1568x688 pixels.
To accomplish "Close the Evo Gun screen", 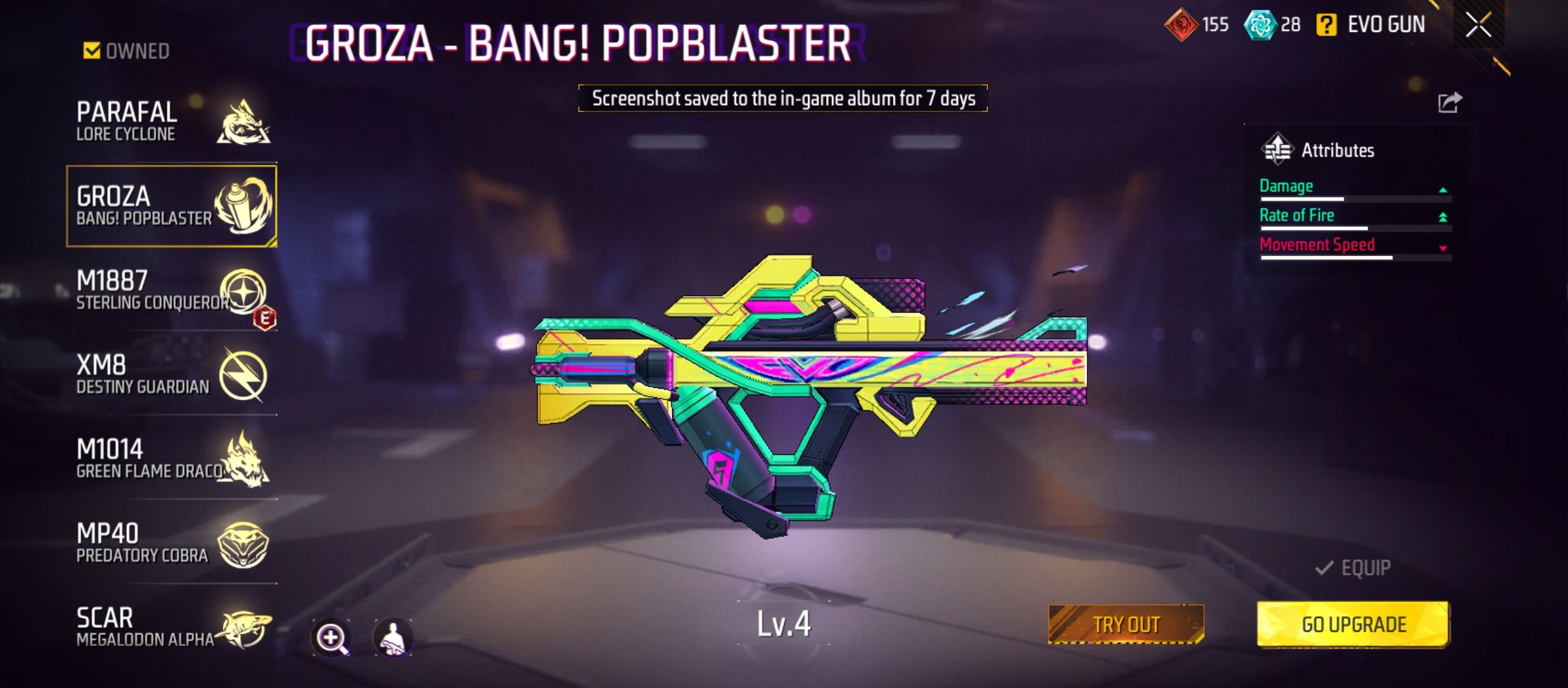I will point(1478,25).
